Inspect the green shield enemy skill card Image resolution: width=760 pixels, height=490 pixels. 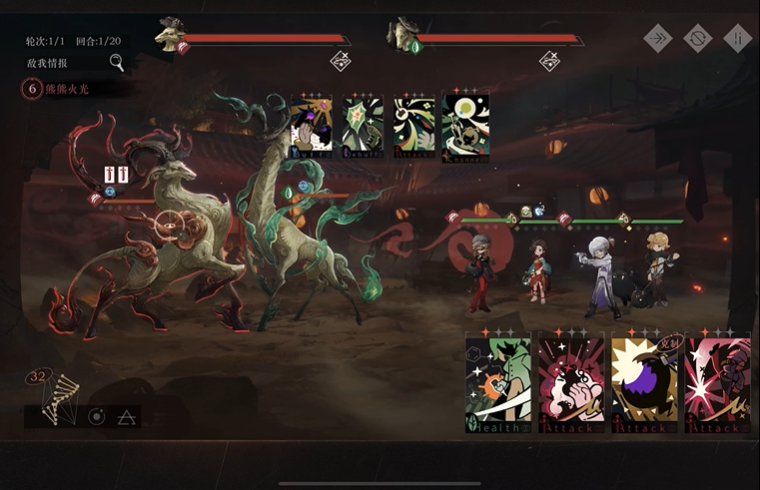click(x=363, y=128)
